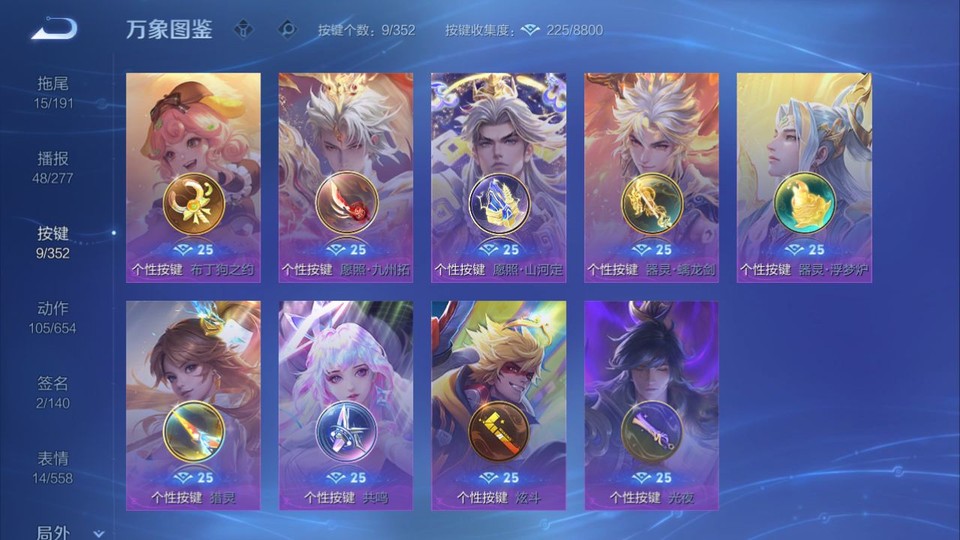Show the 签名 category tab

[54, 392]
